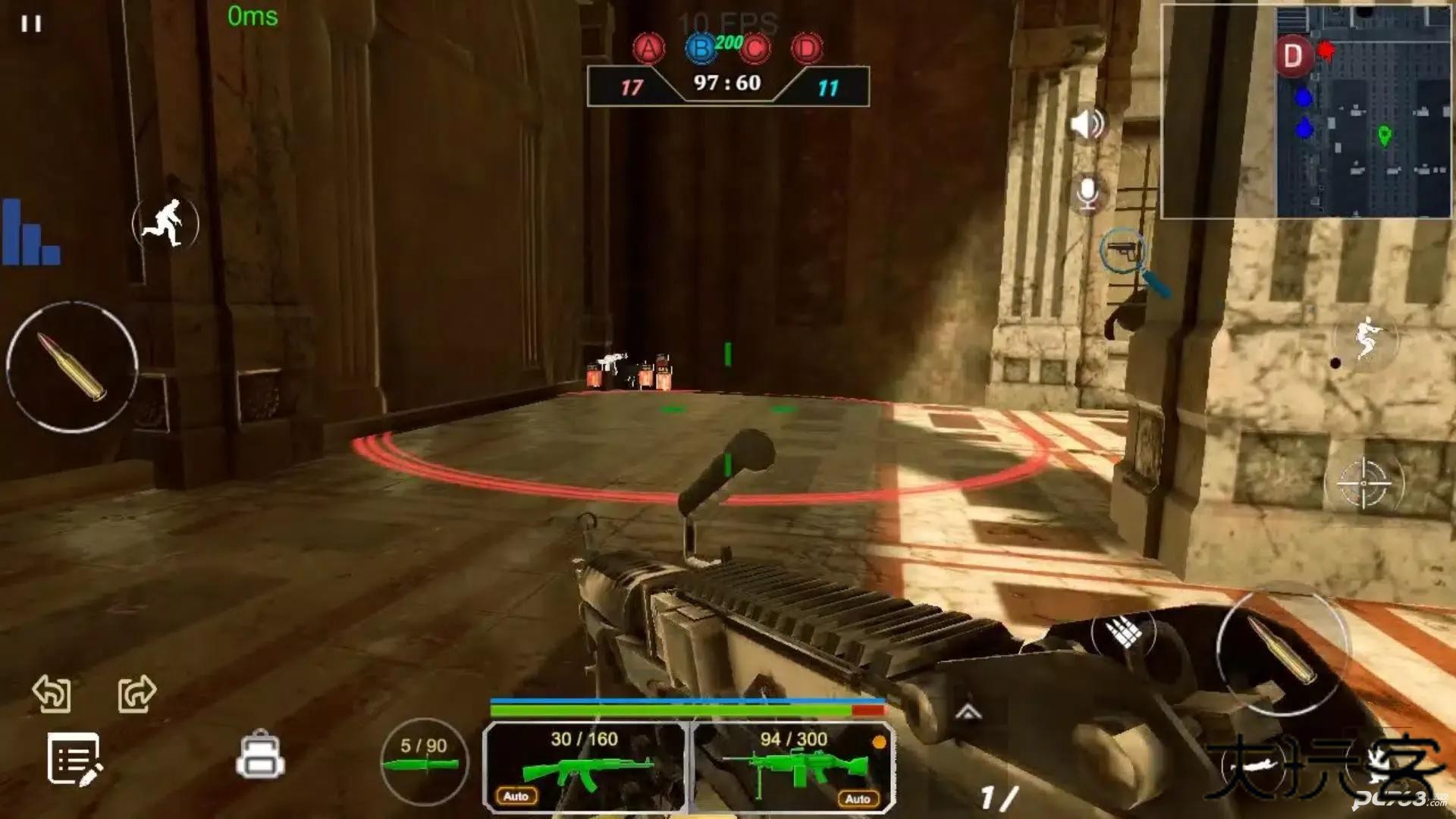This screenshot has height=819, width=1456.
Task: Tap the sprint running figure icon
Action: (x=165, y=223)
